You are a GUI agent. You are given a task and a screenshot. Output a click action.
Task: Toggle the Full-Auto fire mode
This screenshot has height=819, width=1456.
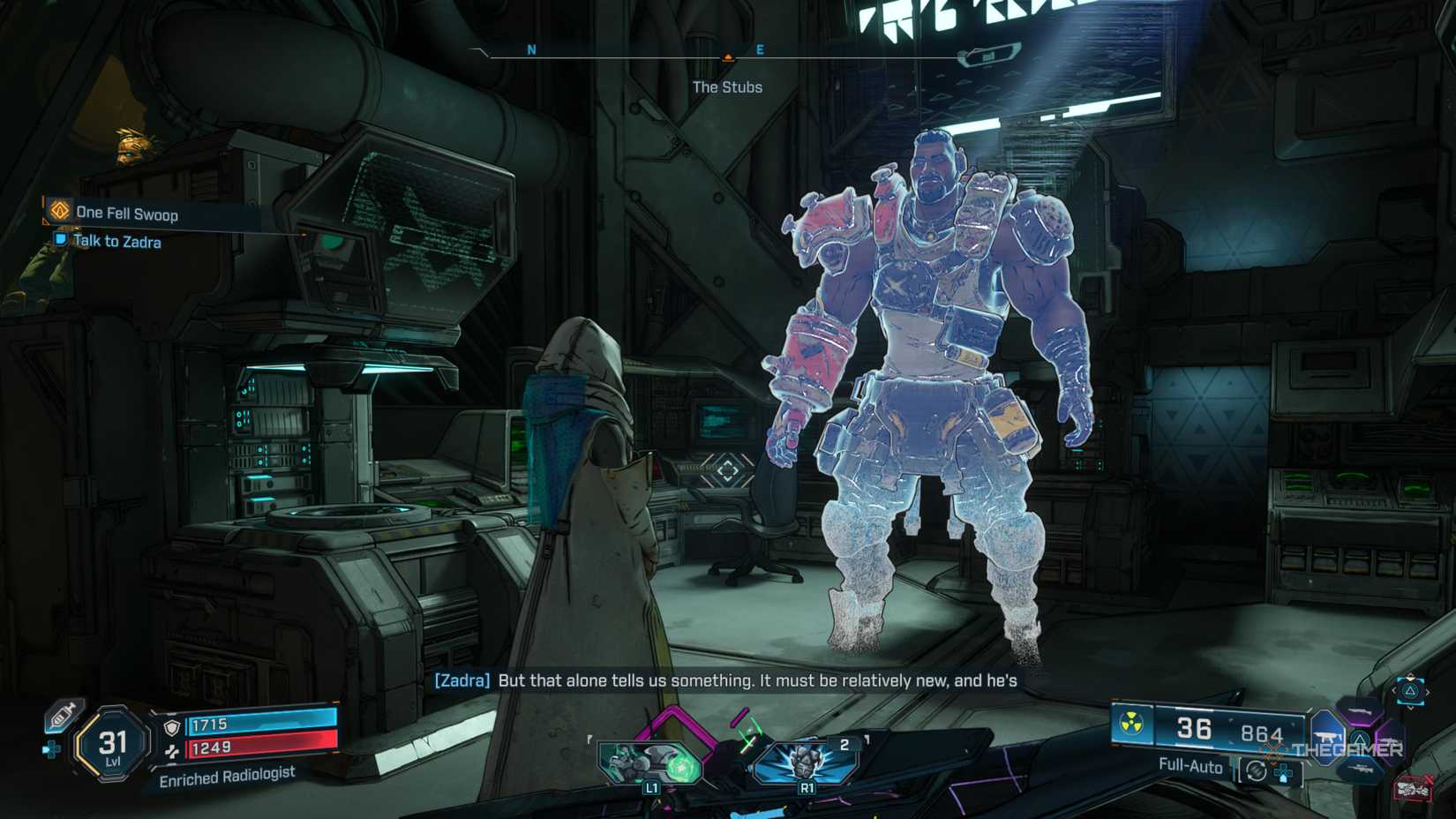click(1190, 767)
